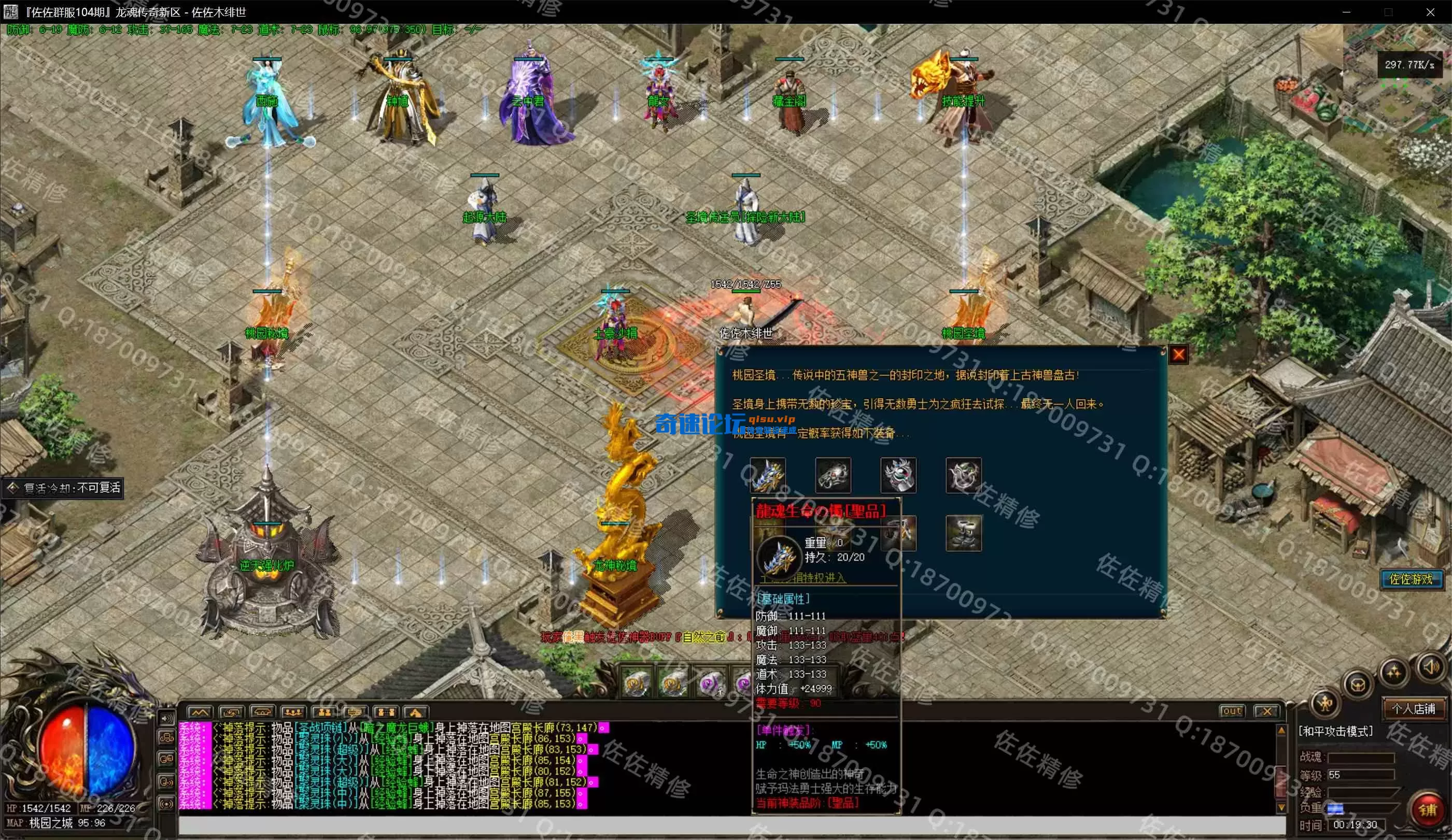Click the red 铺 round button

tap(1427, 810)
